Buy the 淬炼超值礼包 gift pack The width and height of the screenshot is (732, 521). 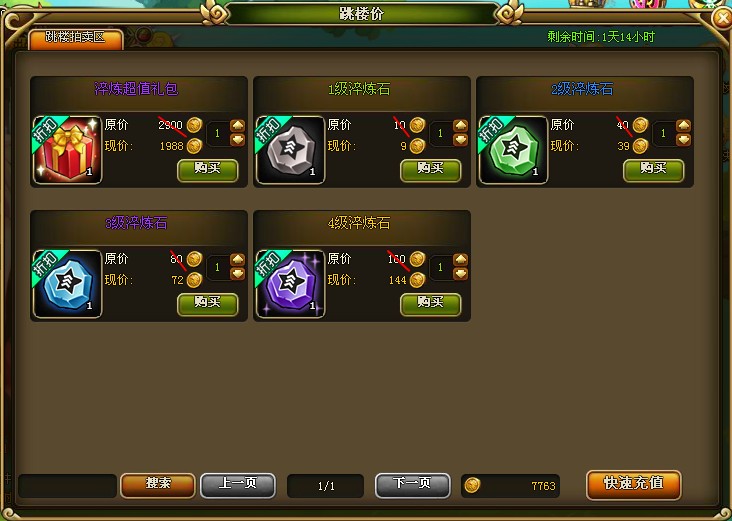(207, 168)
